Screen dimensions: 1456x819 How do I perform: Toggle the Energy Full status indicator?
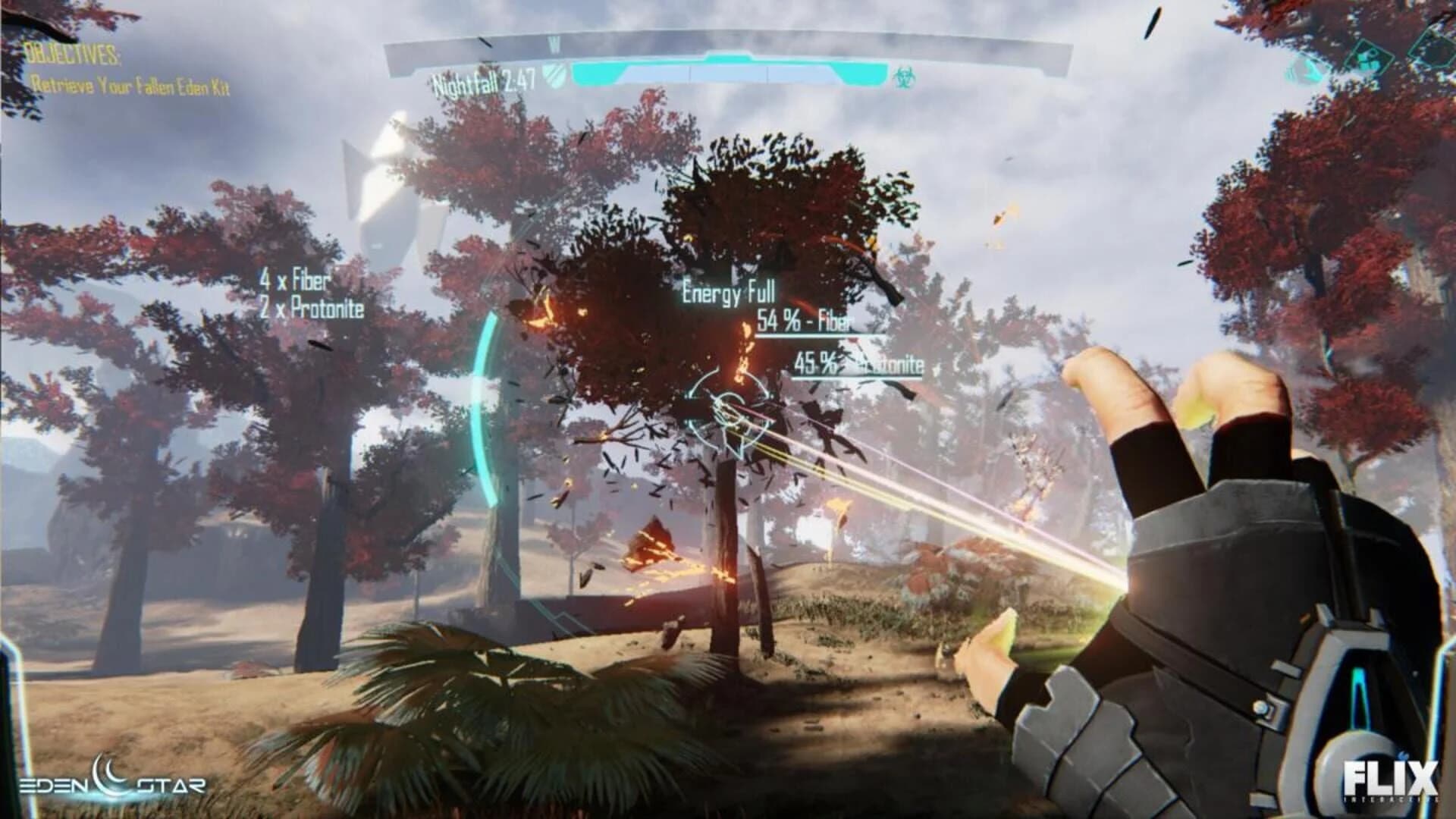[729, 291]
